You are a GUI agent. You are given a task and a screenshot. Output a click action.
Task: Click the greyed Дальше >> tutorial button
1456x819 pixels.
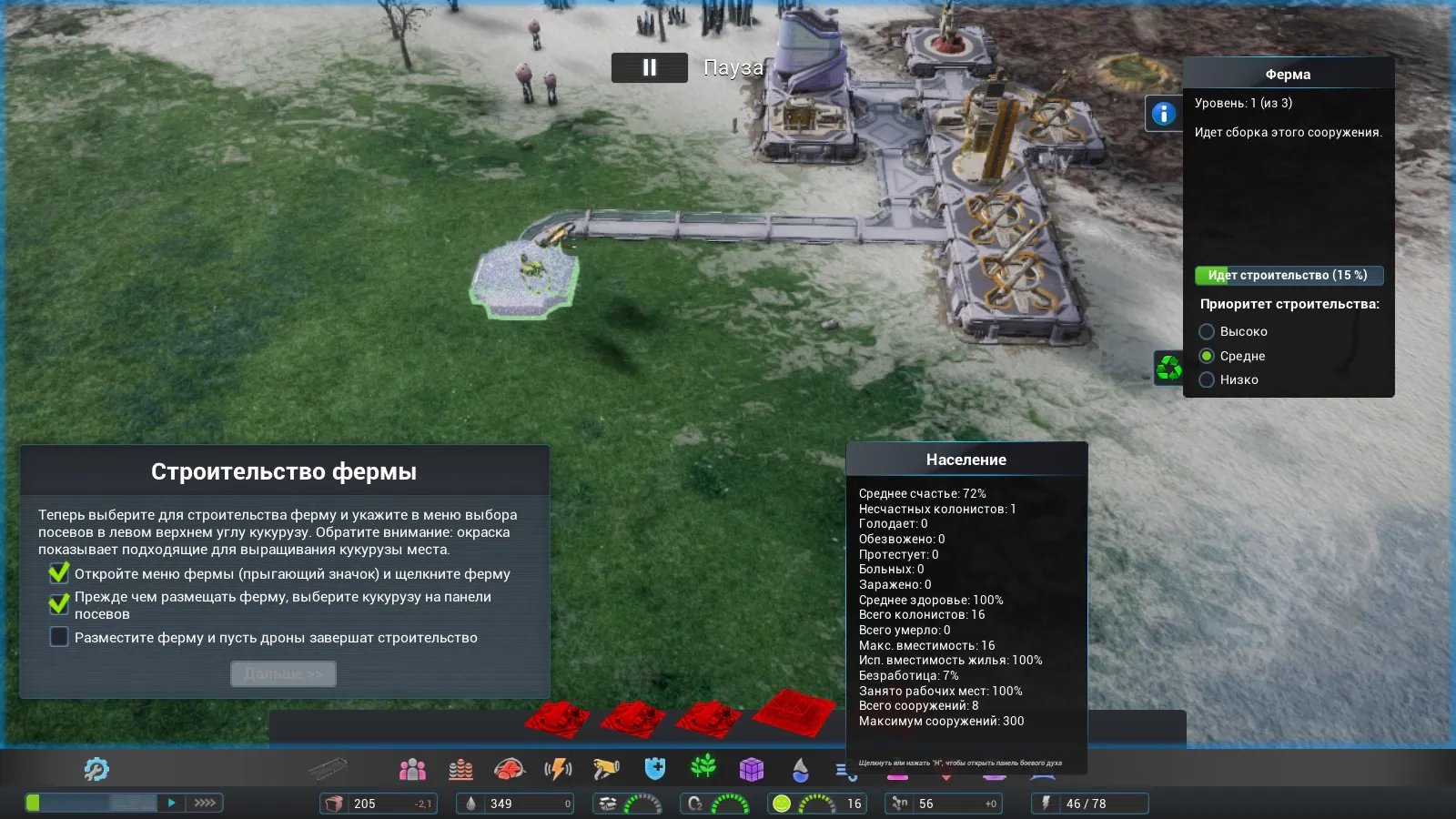(283, 673)
